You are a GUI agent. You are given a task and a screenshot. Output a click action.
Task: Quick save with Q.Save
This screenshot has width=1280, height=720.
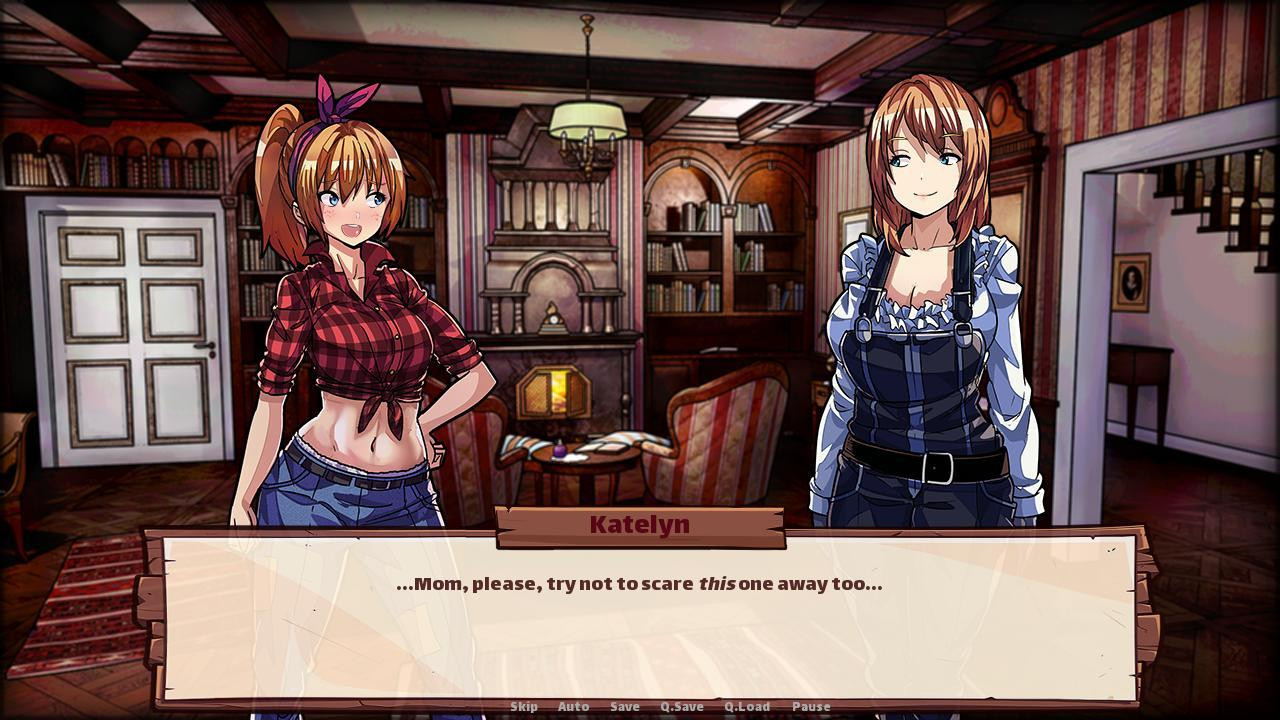682,707
